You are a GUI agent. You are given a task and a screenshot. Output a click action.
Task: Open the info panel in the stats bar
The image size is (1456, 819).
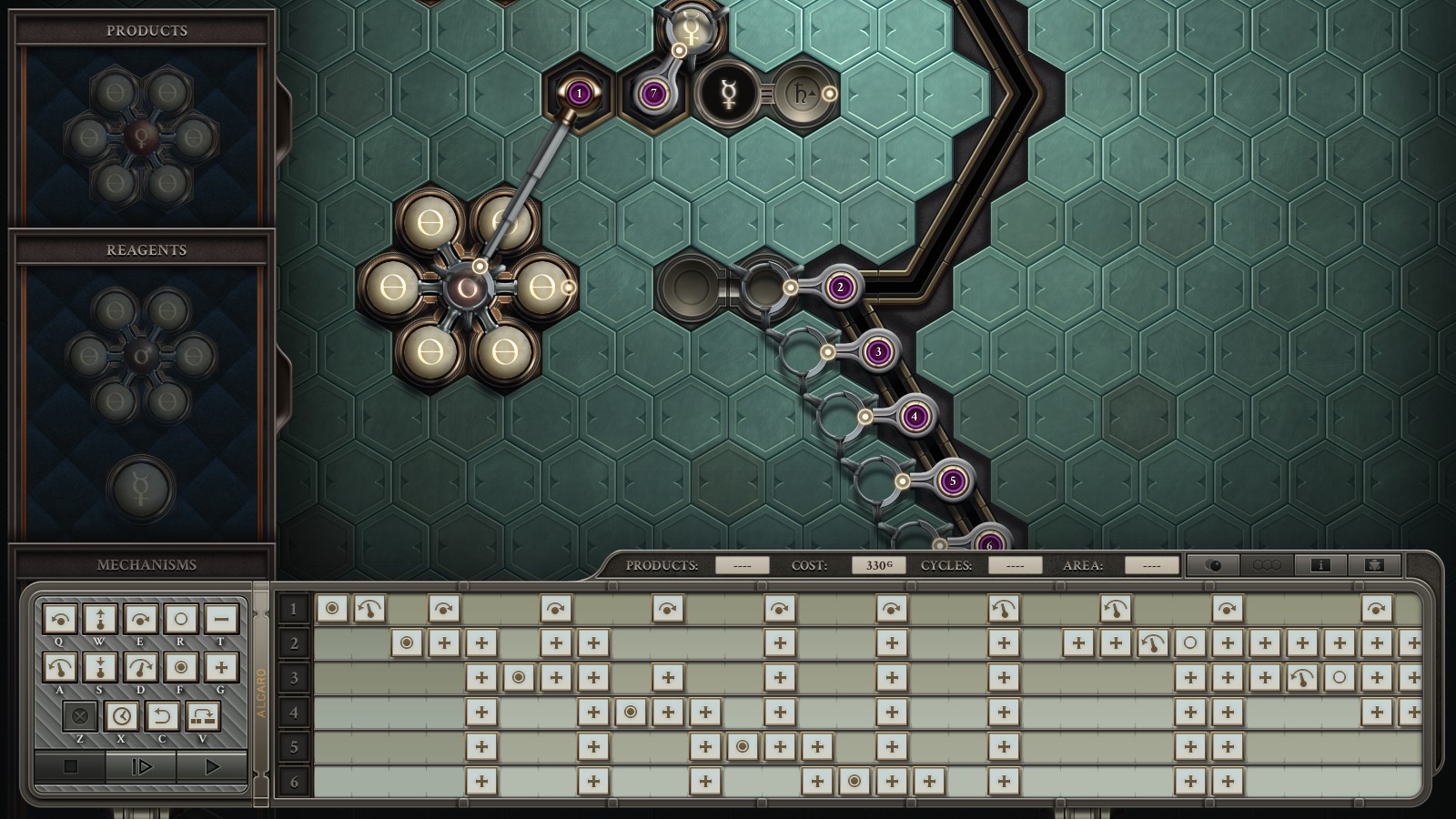tap(1321, 564)
